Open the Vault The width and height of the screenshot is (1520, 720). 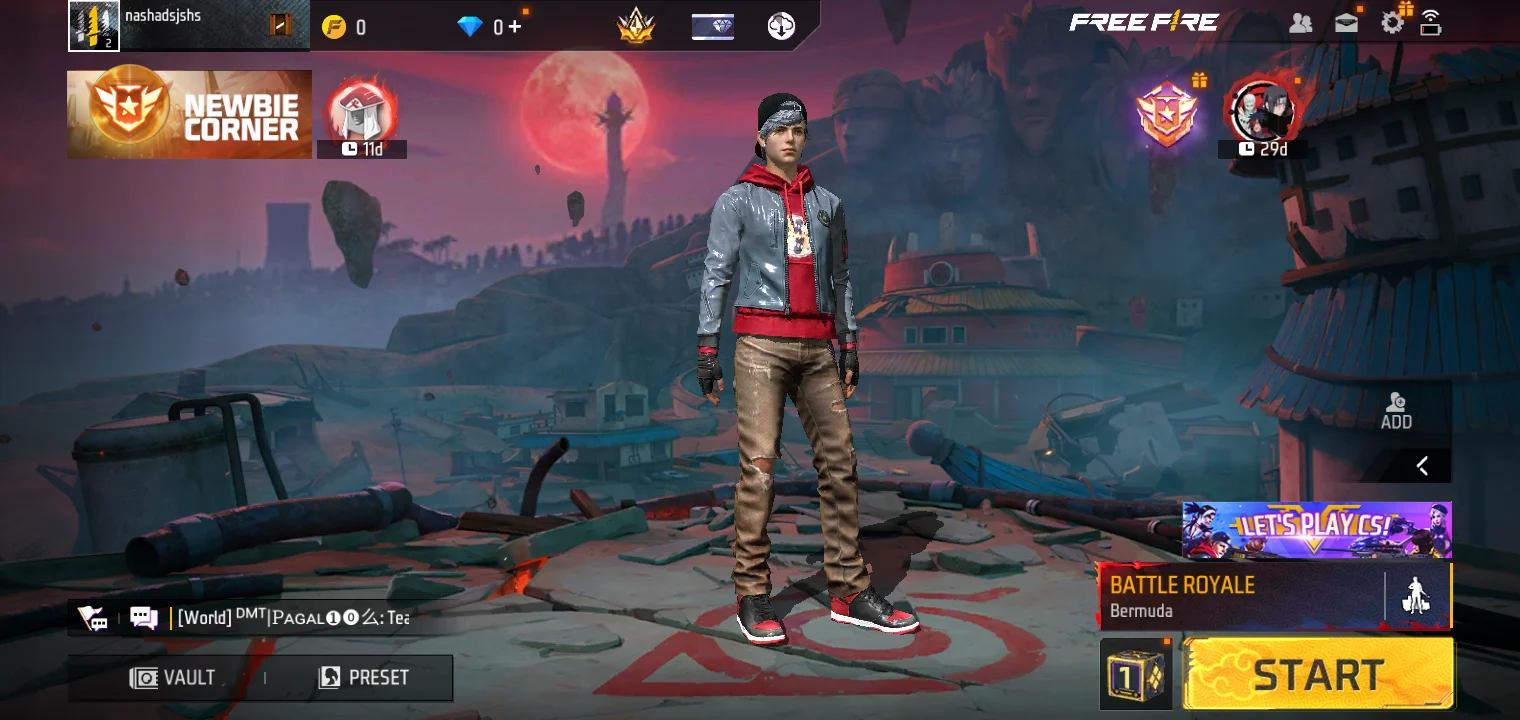(x=173, y=678)
